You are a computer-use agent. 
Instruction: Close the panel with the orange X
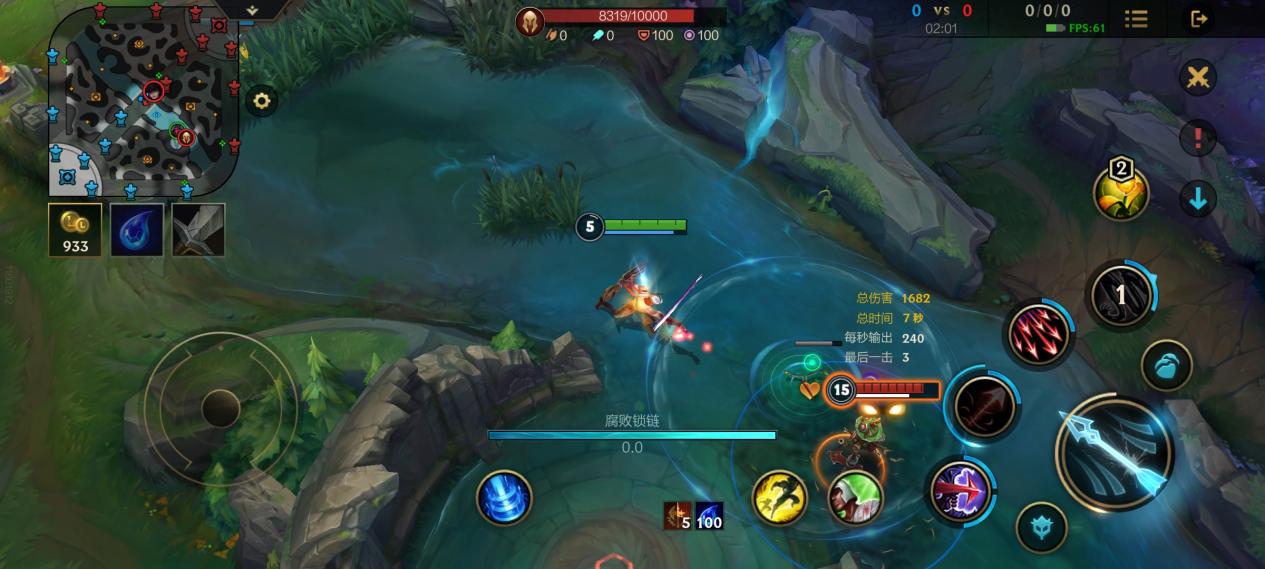tap(1197, 77)
